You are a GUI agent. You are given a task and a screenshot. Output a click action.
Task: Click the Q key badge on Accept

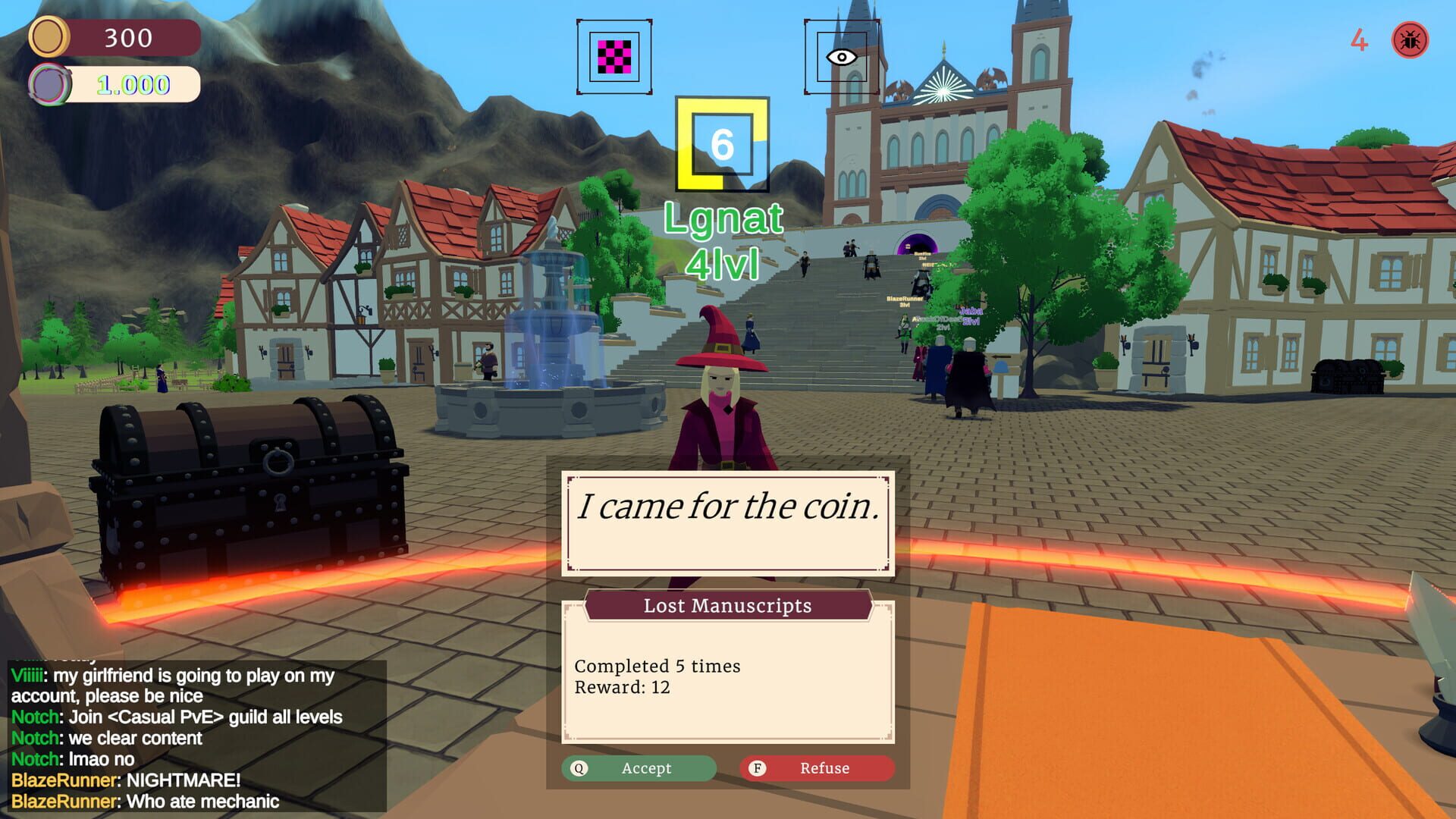pos(579,768)
